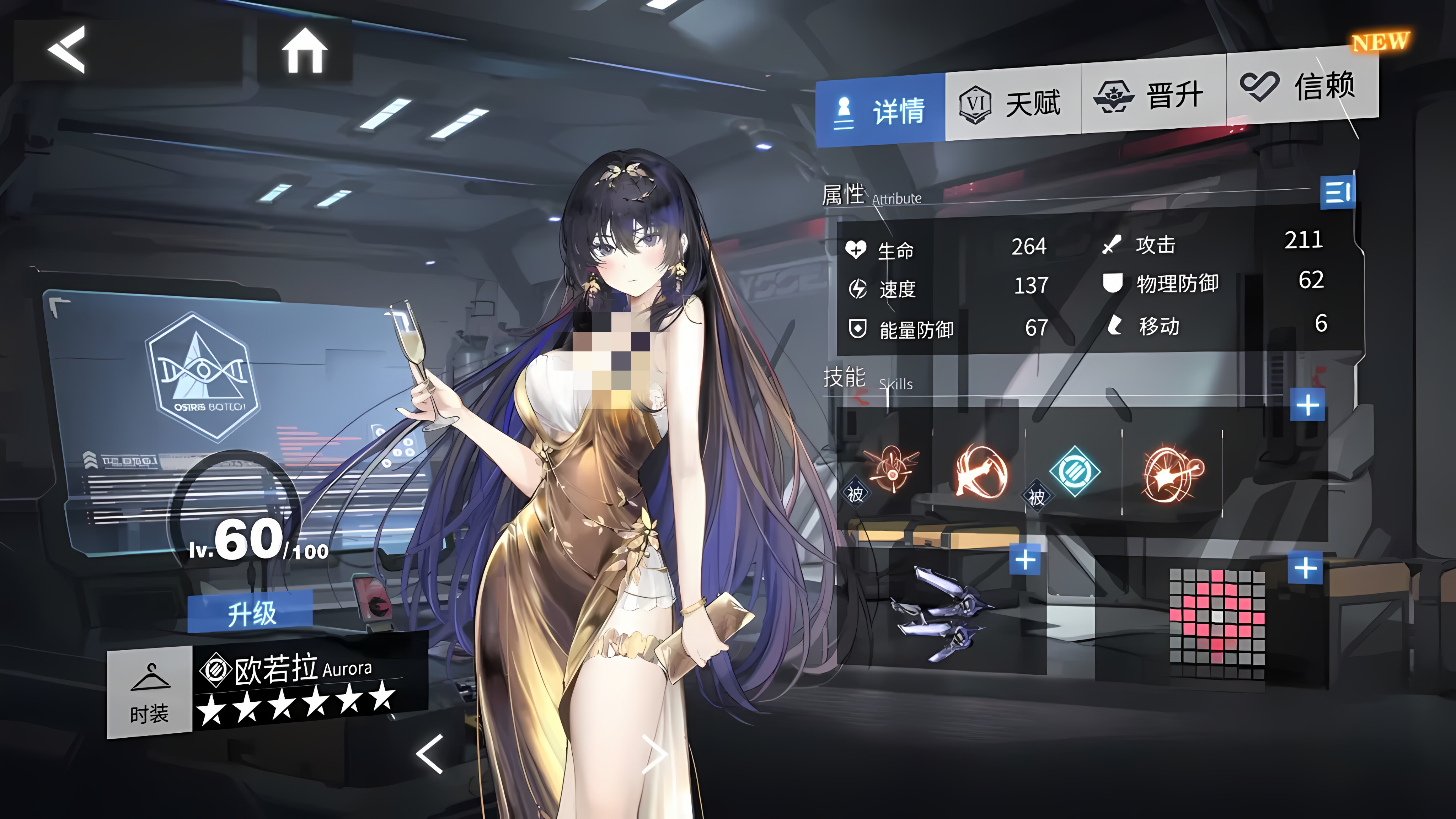Expand the detailed attribute list icon

click(1337, 192)
